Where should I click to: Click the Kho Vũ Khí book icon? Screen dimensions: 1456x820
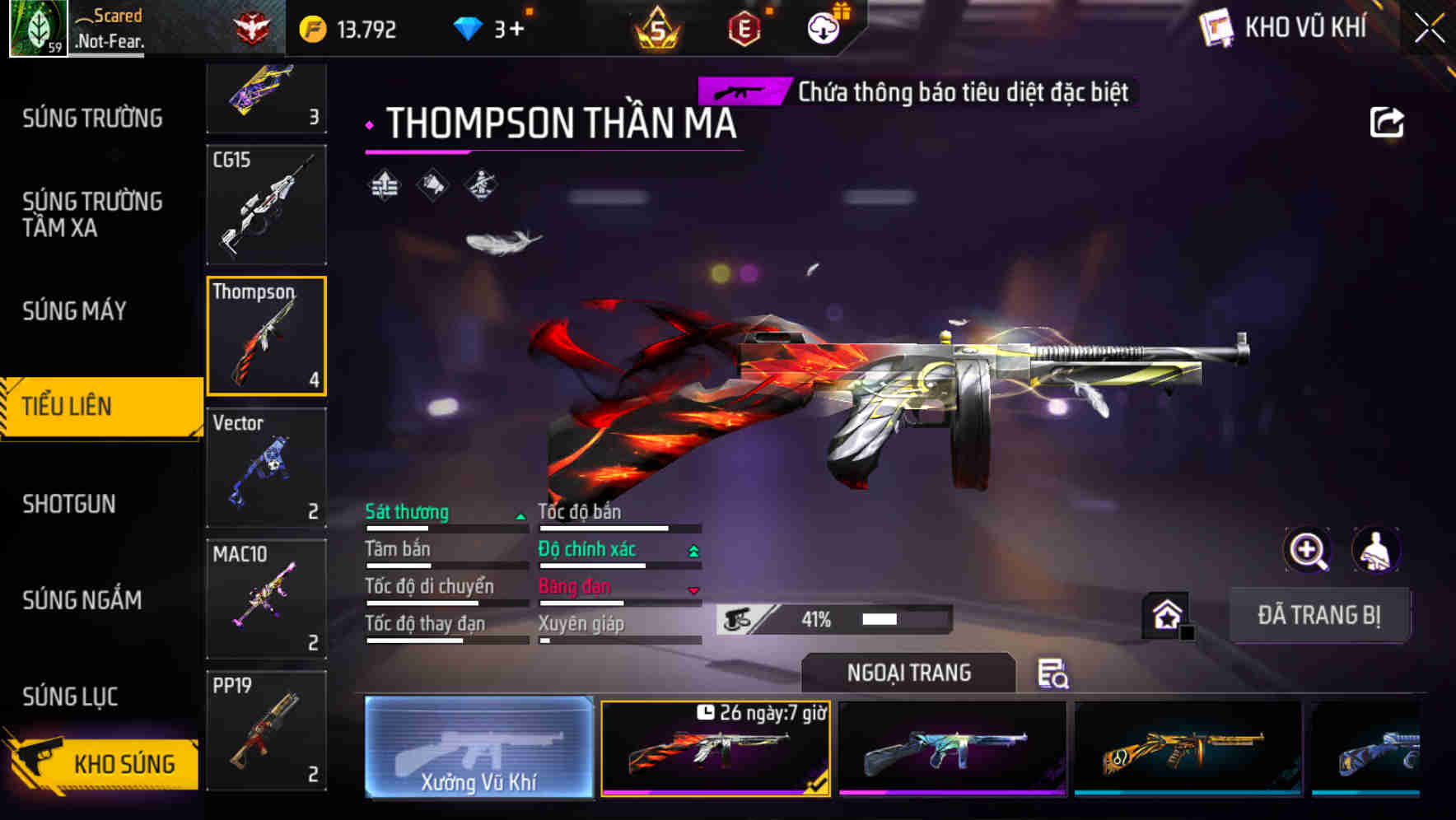pyautogui.click(x=1215, y=26)
